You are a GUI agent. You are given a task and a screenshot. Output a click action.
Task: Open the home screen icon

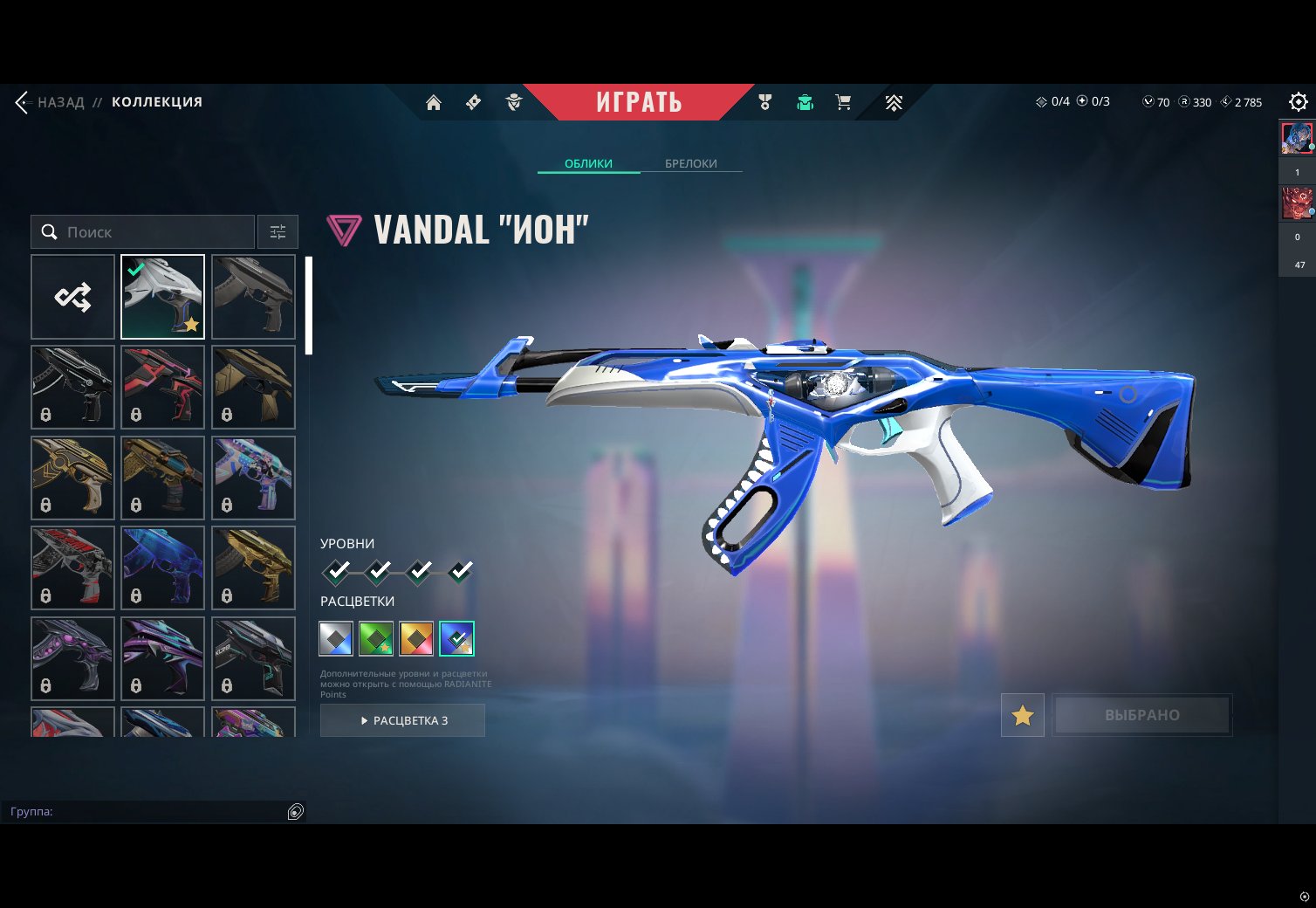click(433, 103)
